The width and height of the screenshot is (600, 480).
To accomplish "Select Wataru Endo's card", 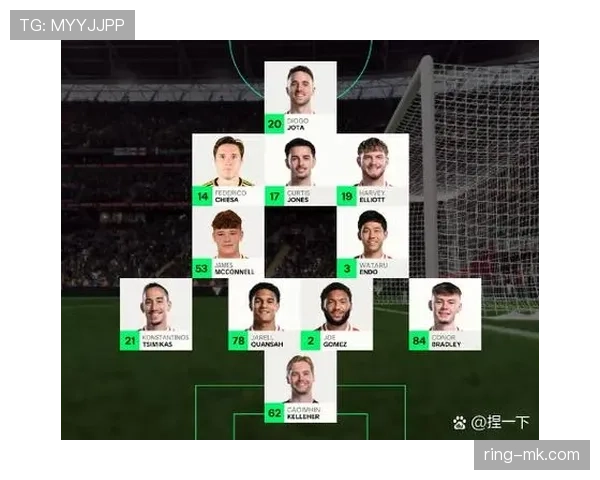I will pos(372,243).
